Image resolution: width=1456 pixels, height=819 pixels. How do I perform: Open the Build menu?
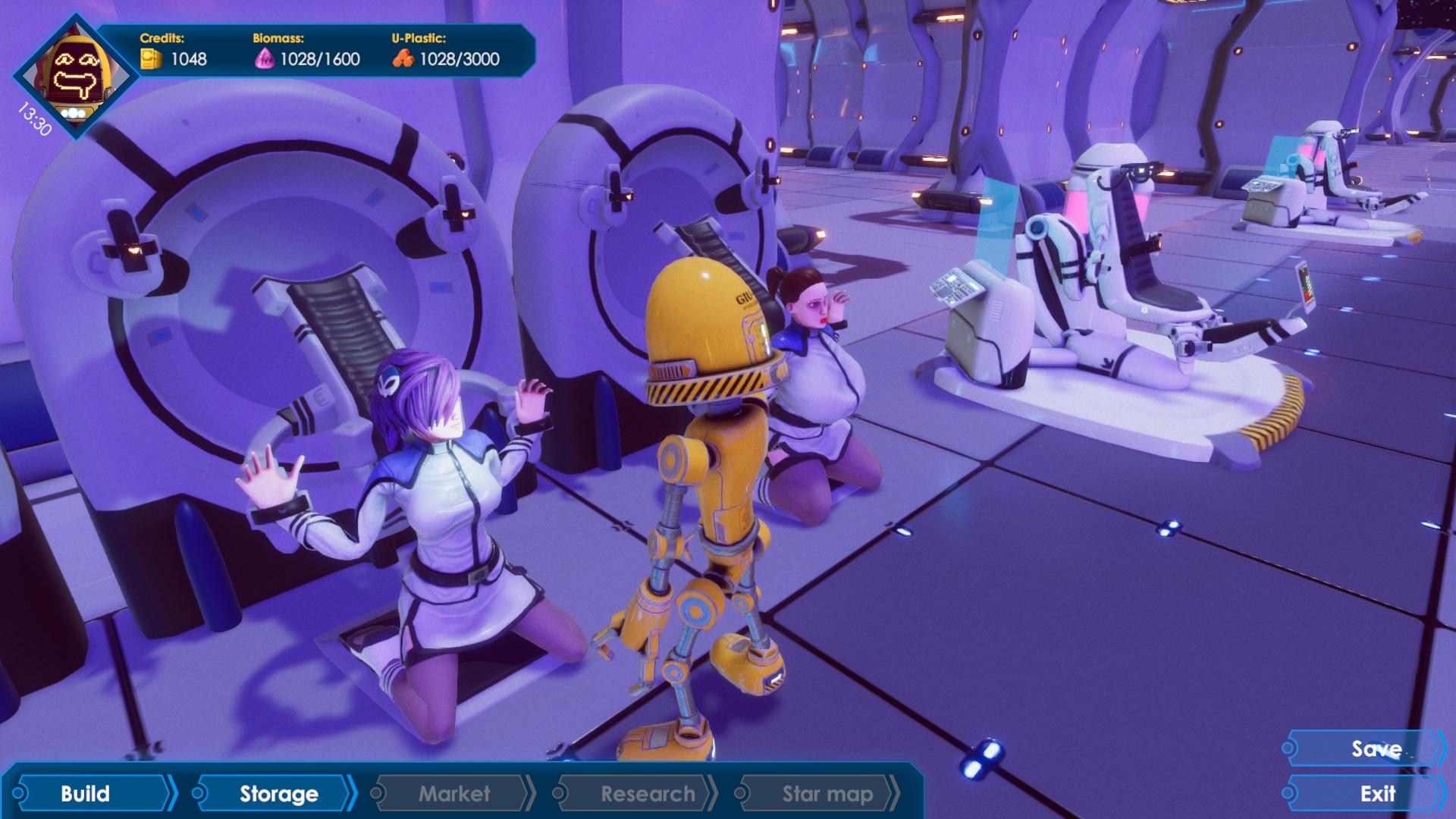click(86, 793)
